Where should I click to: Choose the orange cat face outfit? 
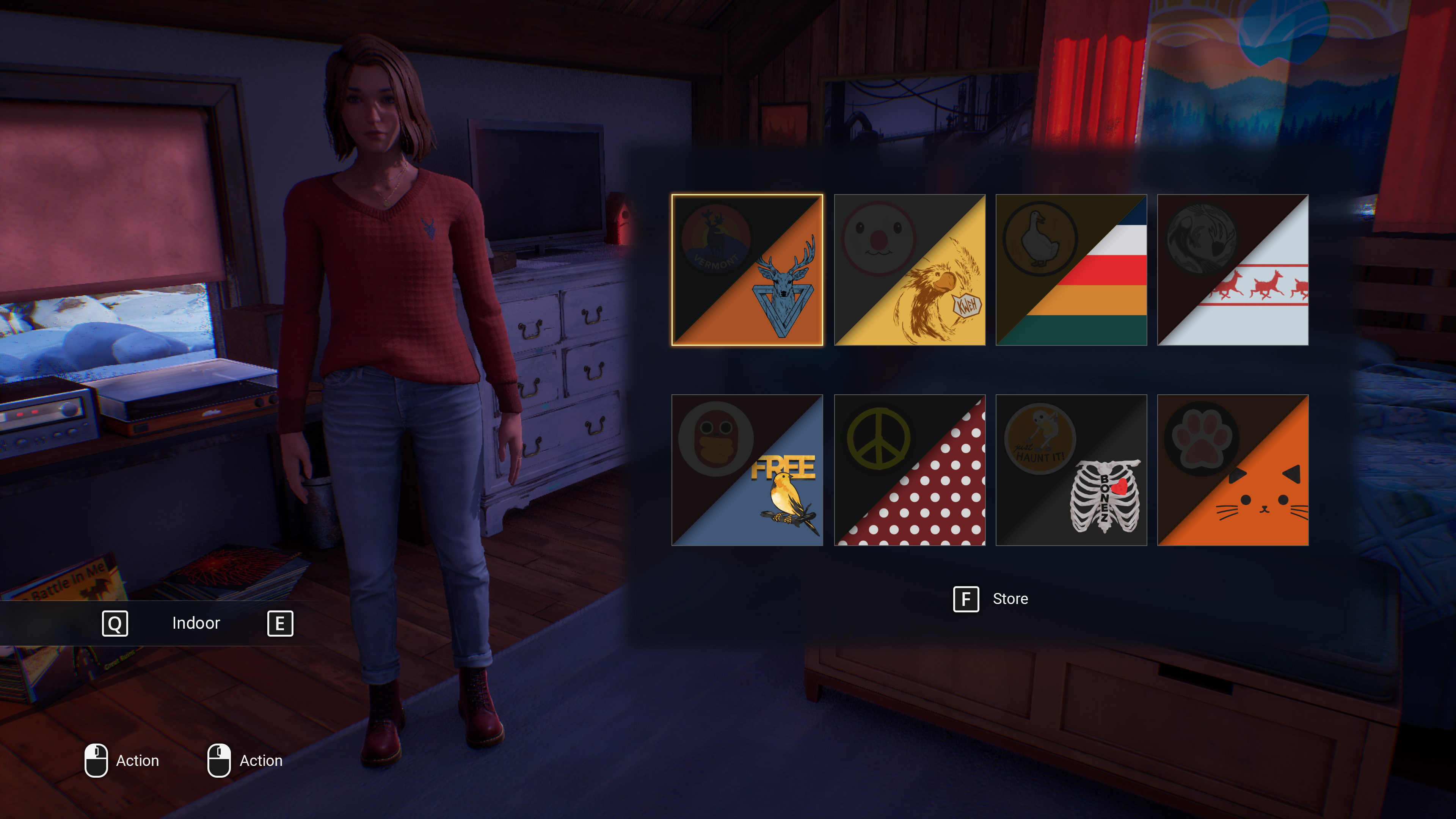(1233, 470)
